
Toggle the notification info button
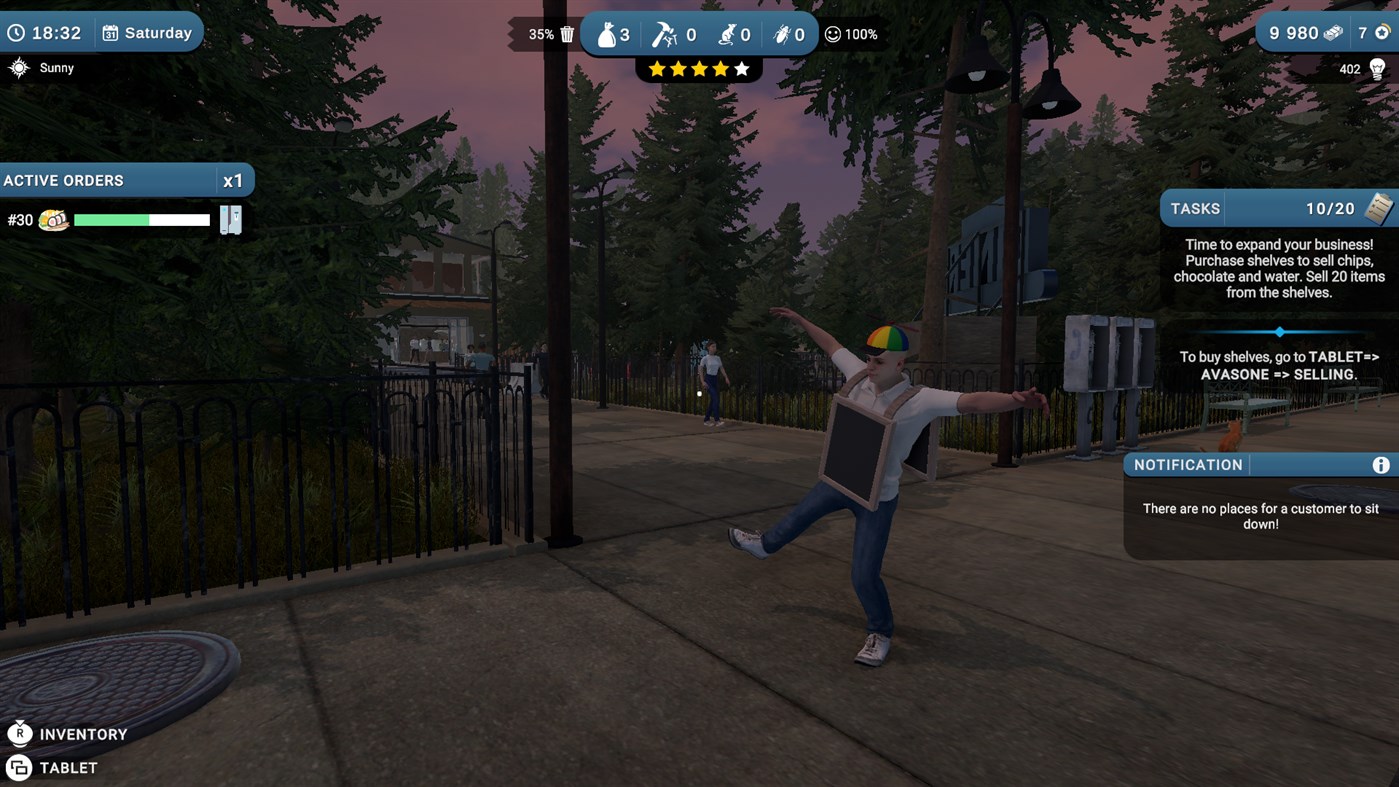tap(1384, 464)
